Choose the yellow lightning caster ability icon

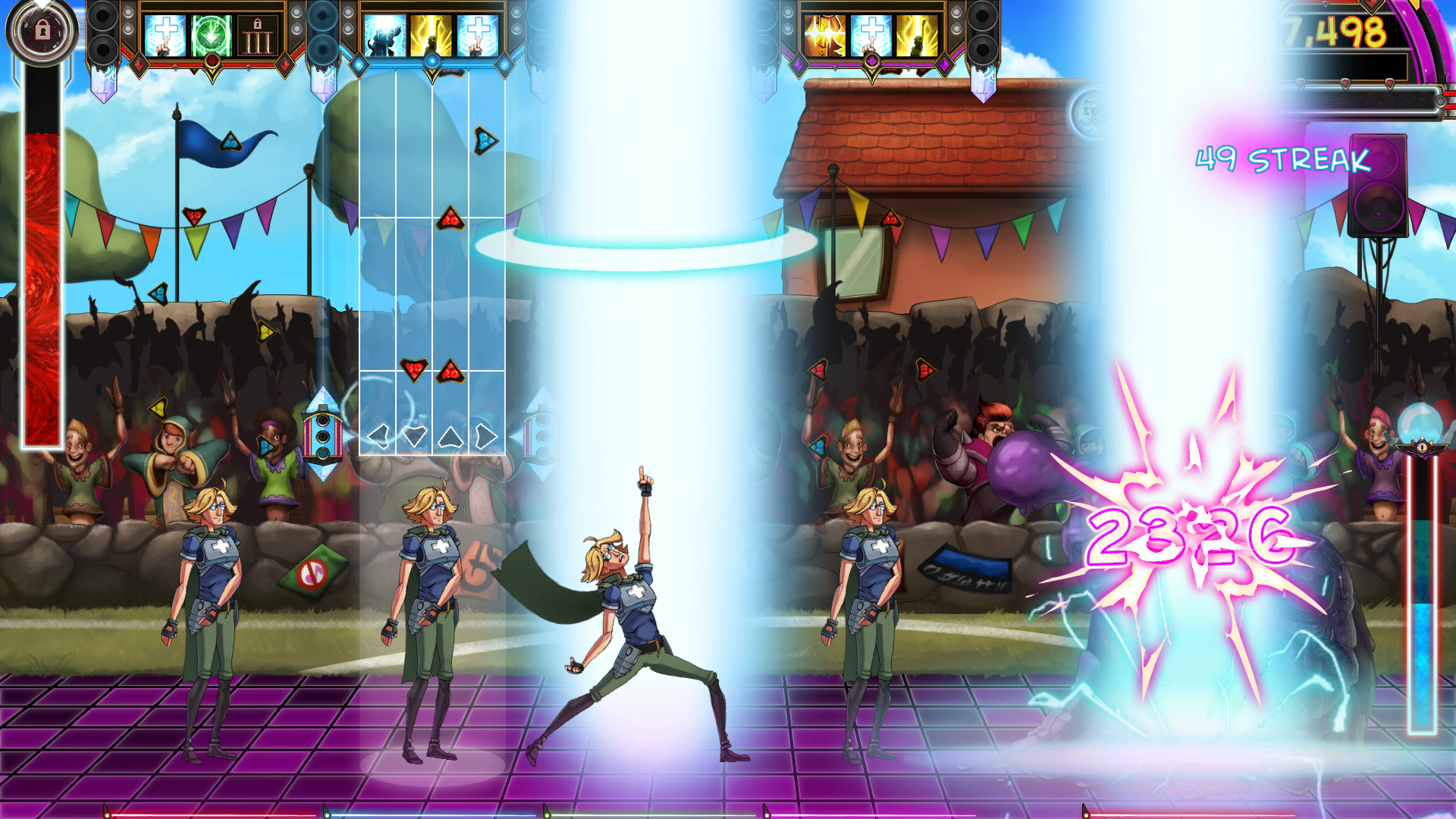pyautogui.click(x=430, y=34)
